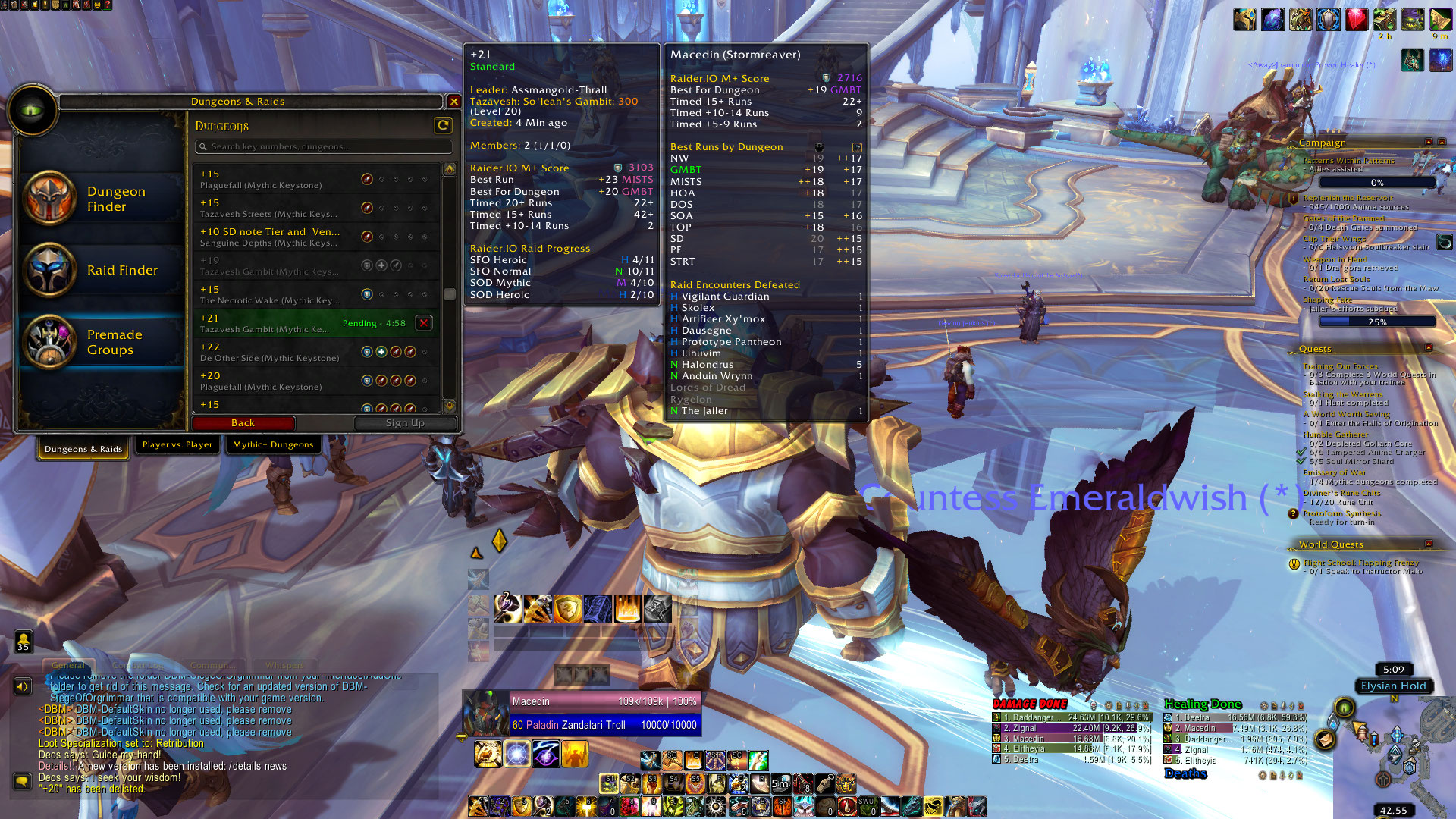
Task: Switch to the Player vs. Player tab
Action: click(177, 444)
